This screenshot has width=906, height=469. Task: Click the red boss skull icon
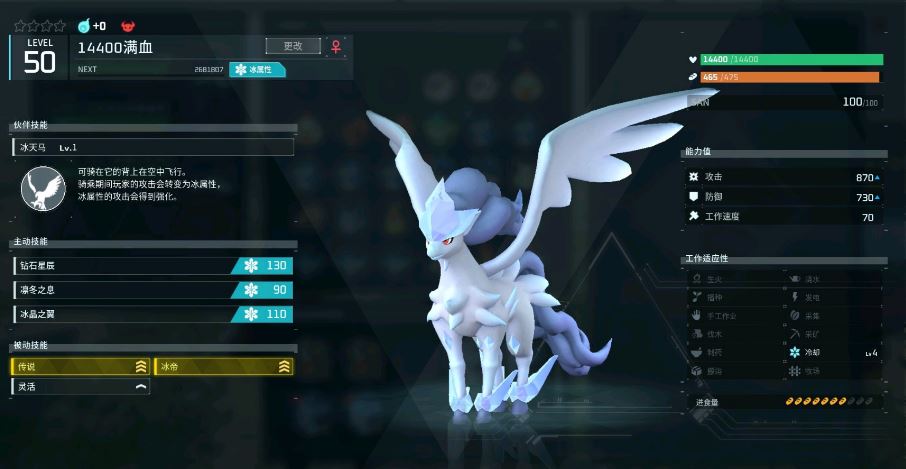127,25
